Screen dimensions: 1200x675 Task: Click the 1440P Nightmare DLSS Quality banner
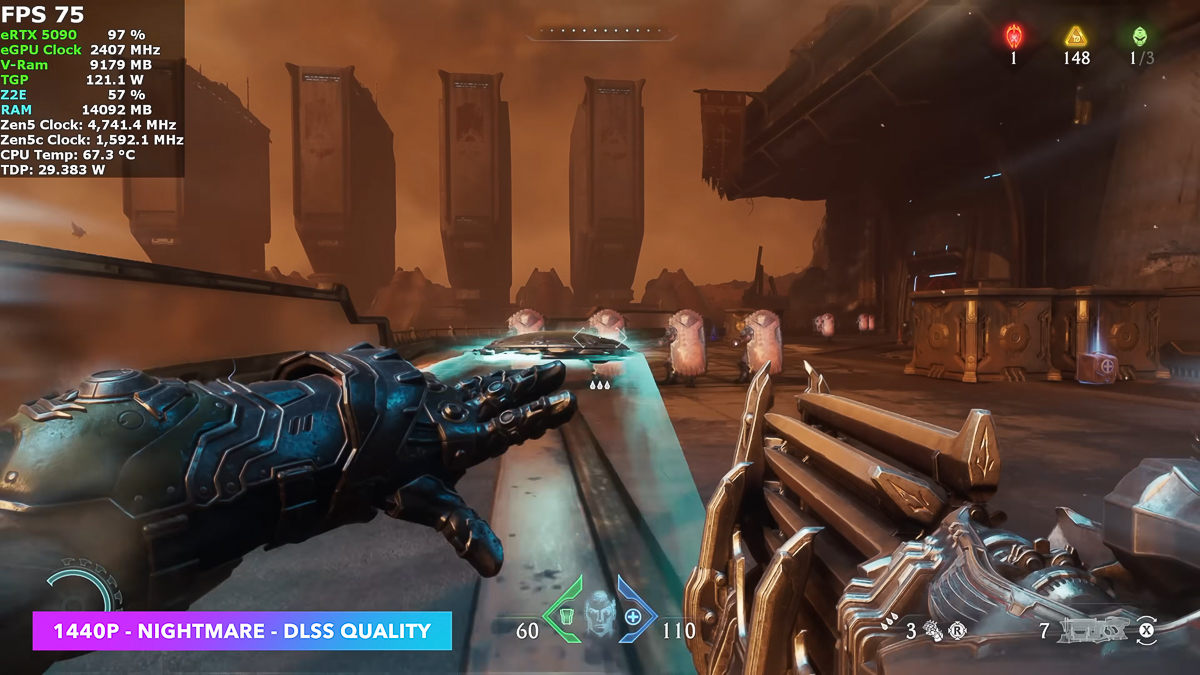click(x=242, y=631)
